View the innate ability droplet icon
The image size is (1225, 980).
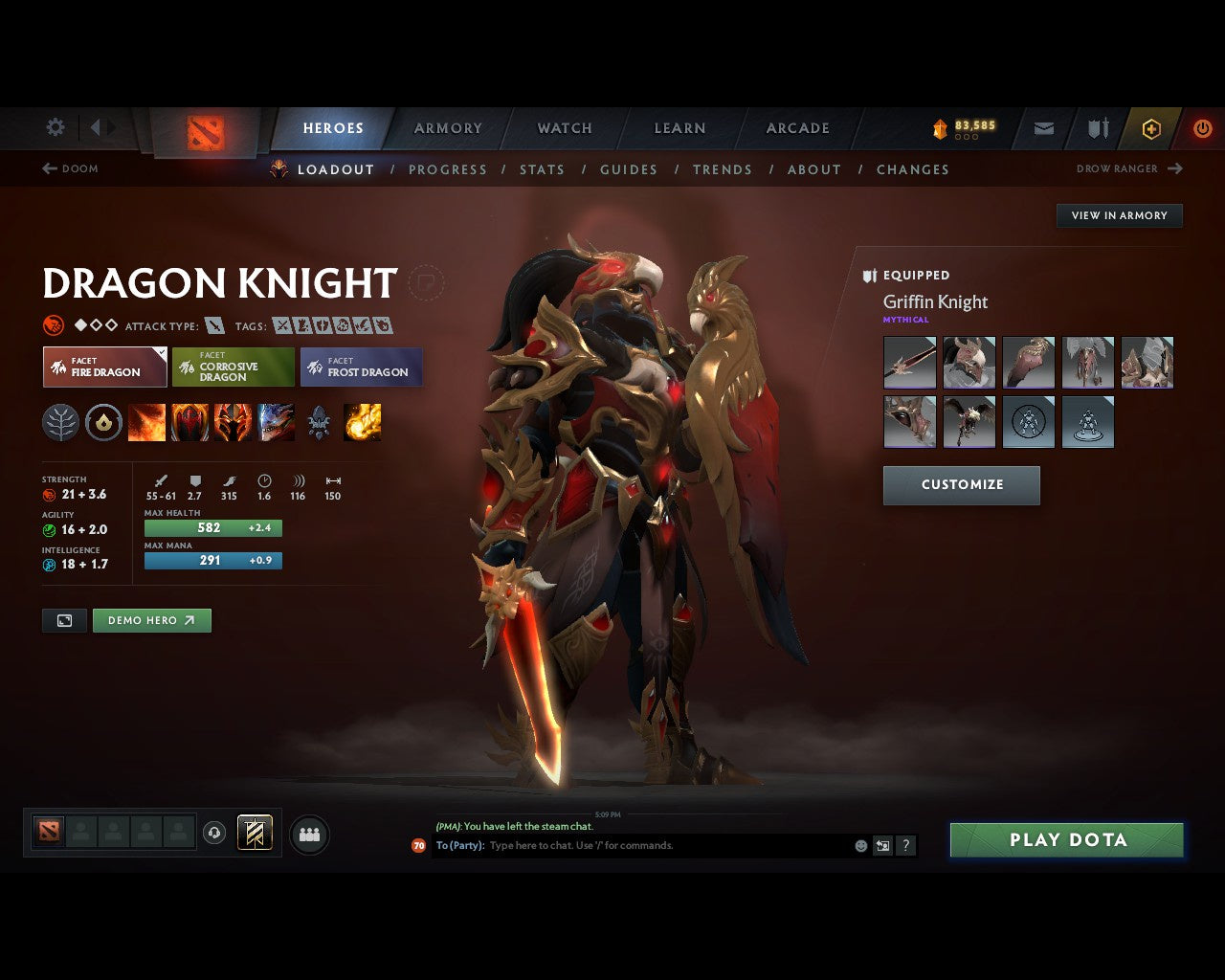[104, 422]
